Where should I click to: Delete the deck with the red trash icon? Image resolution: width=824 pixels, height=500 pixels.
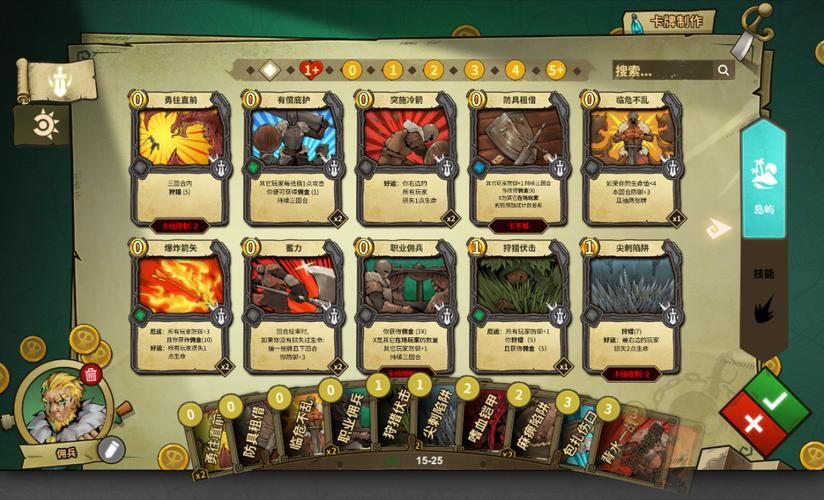tap(91, 375)
